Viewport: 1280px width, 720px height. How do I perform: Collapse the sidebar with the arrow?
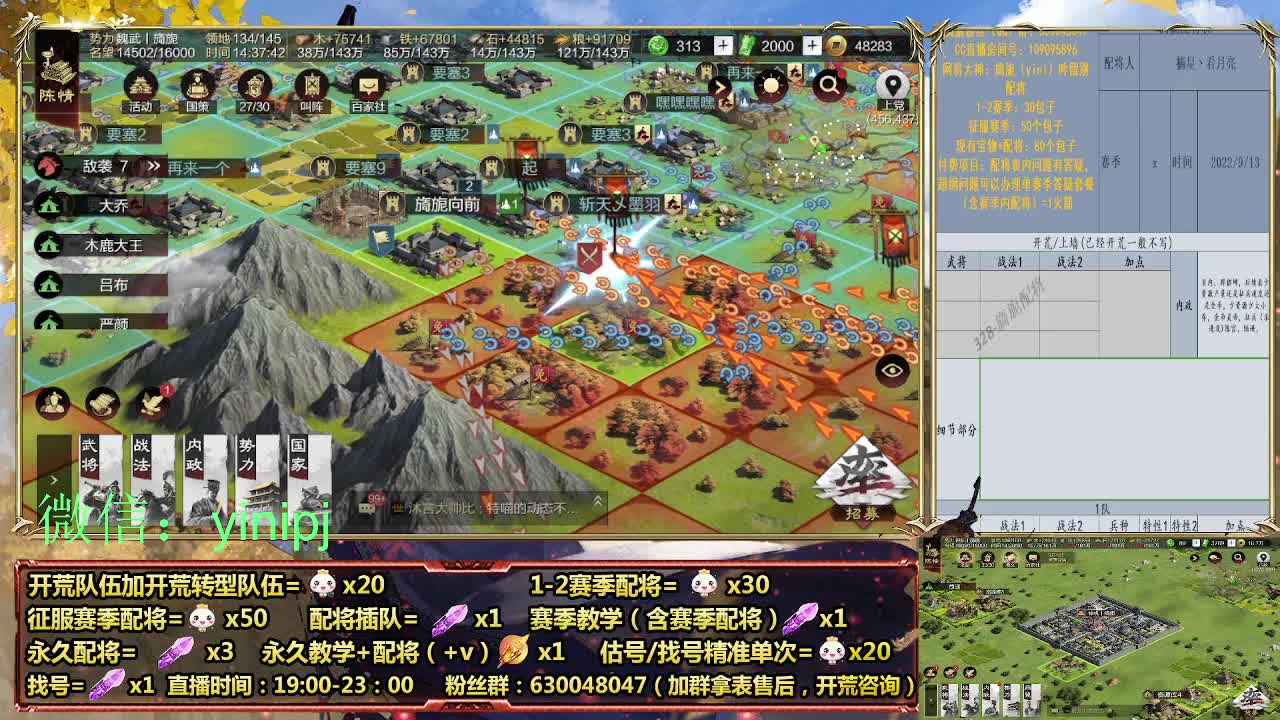[721, 87]
